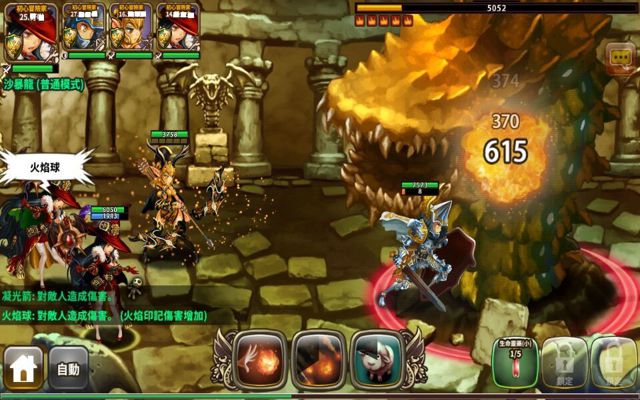Image resolution: width=640 pixels, height=400 pixels.
Task: Click the 鎖定 padlock button
Action: 564,362
